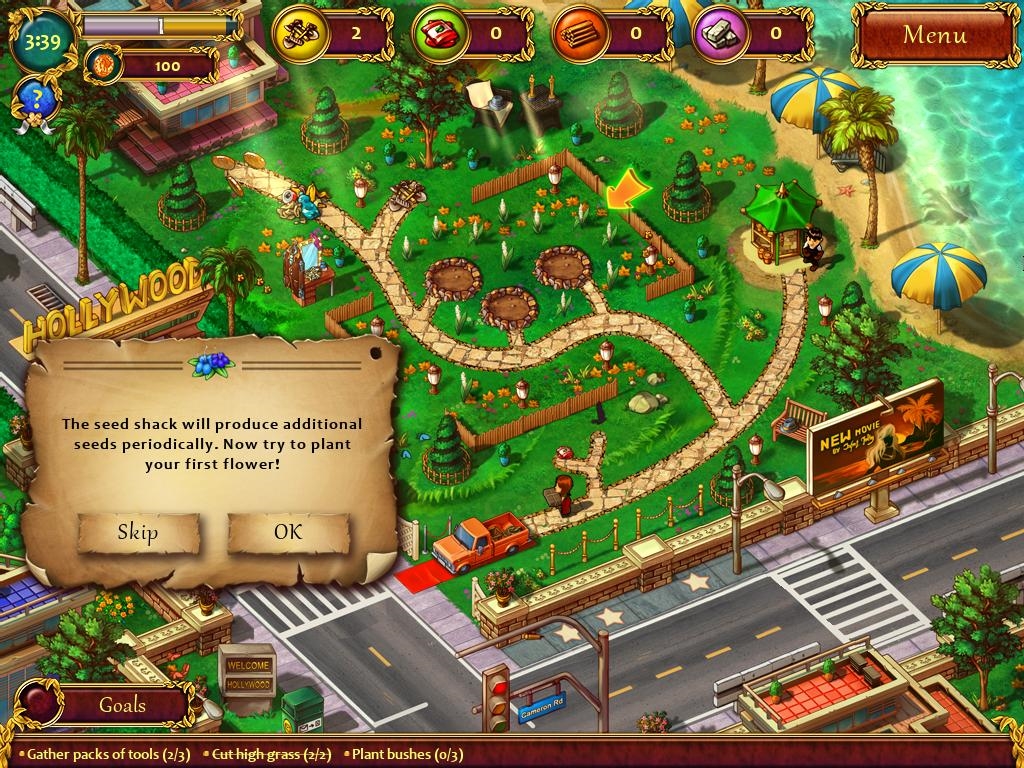Click the Plant bushes goal entry
The width and height of the screenshot is (1024, 768).
[x=403, y=754]
